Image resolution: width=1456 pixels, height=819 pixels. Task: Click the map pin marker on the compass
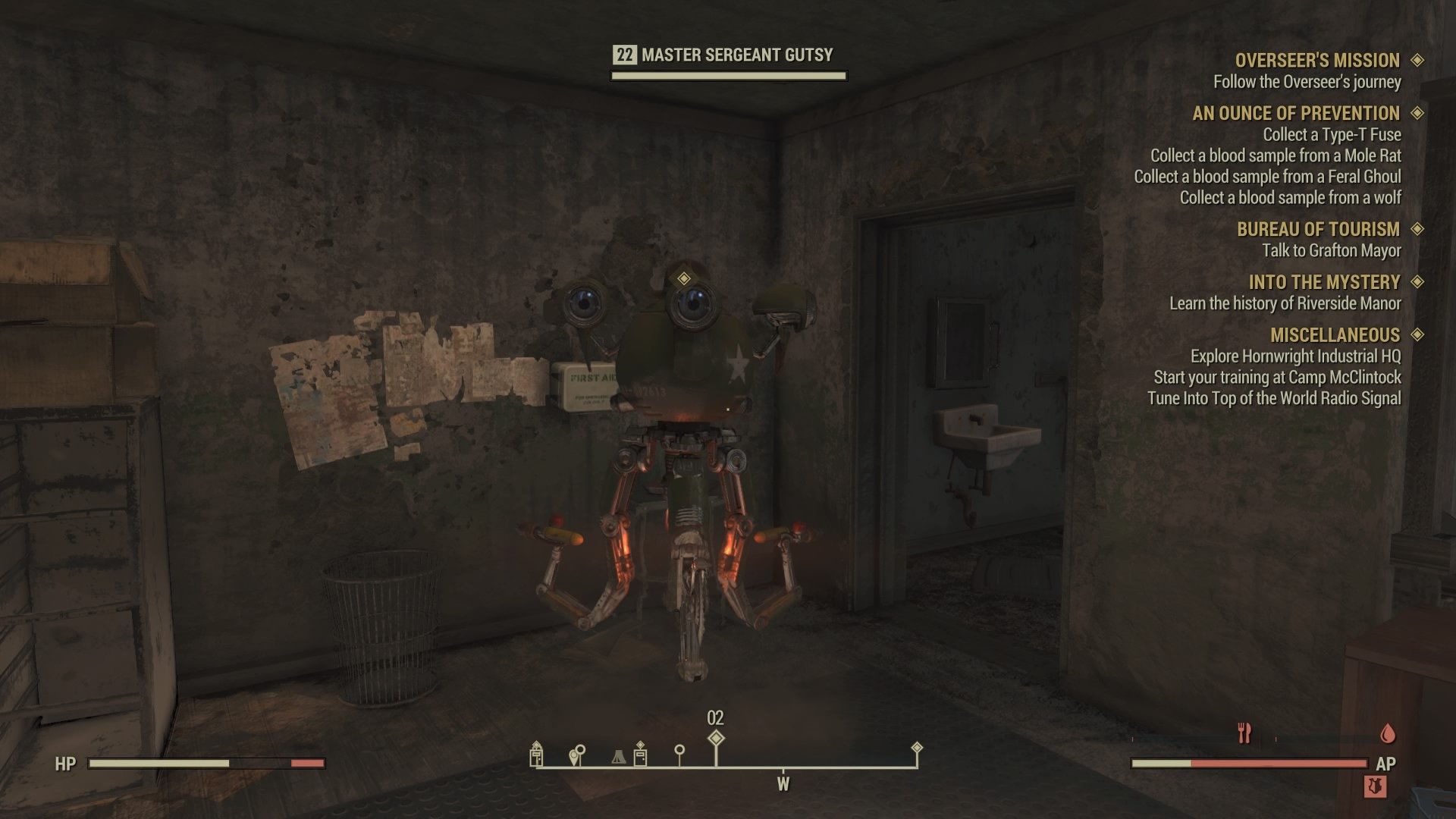[576, 755]
